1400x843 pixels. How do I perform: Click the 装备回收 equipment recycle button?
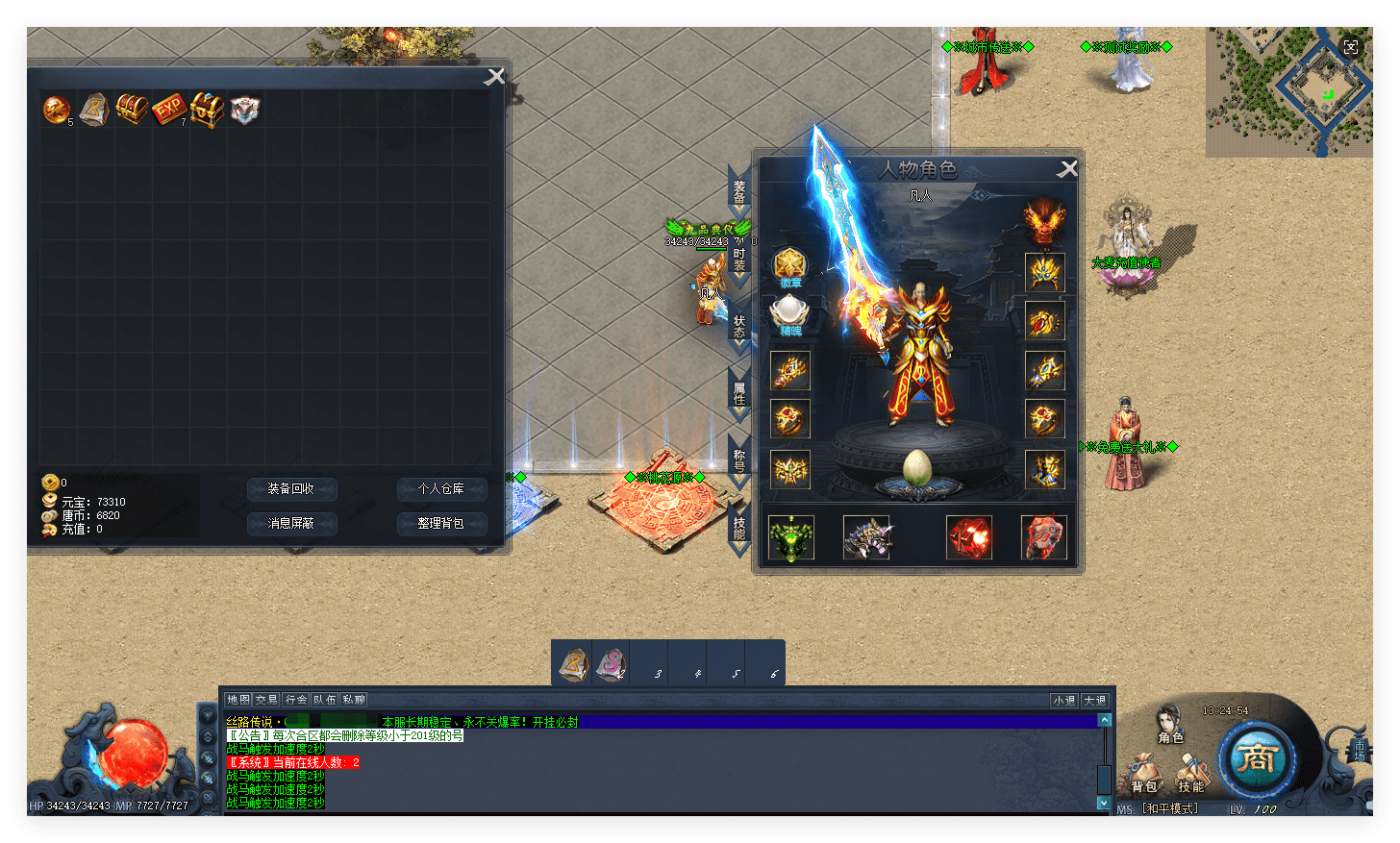(291, 489)
